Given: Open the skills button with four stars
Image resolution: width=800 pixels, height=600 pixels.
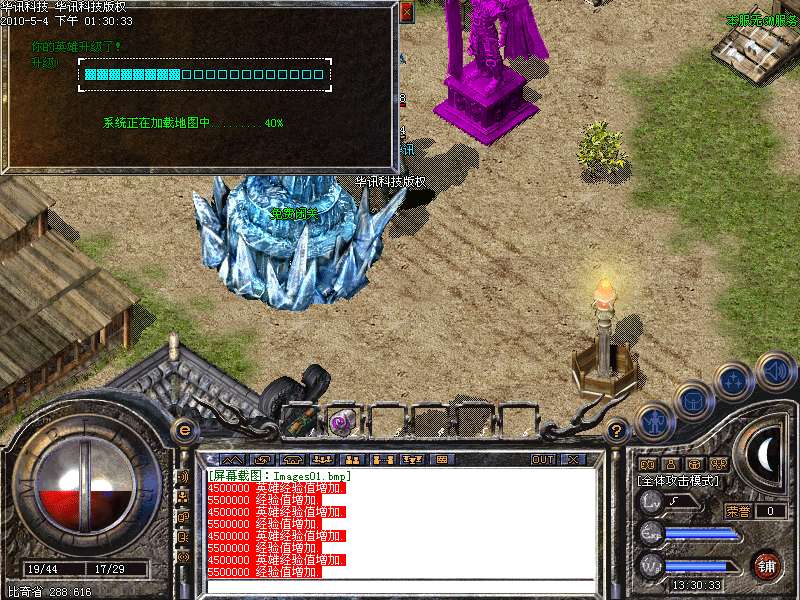Looking at the screenshot, I should 735,380.
